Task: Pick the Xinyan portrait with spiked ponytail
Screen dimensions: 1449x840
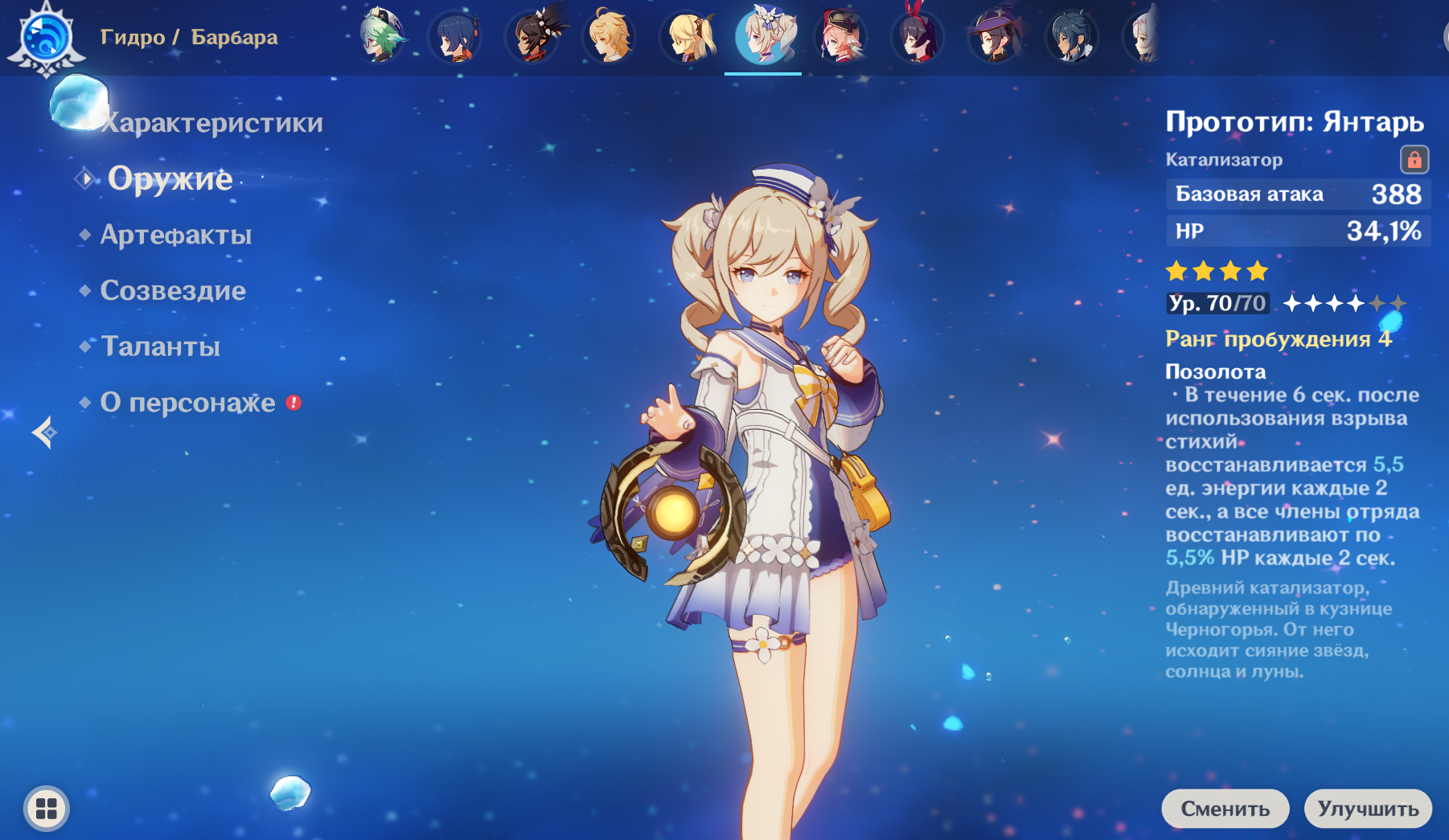Action: pos(532,36)
